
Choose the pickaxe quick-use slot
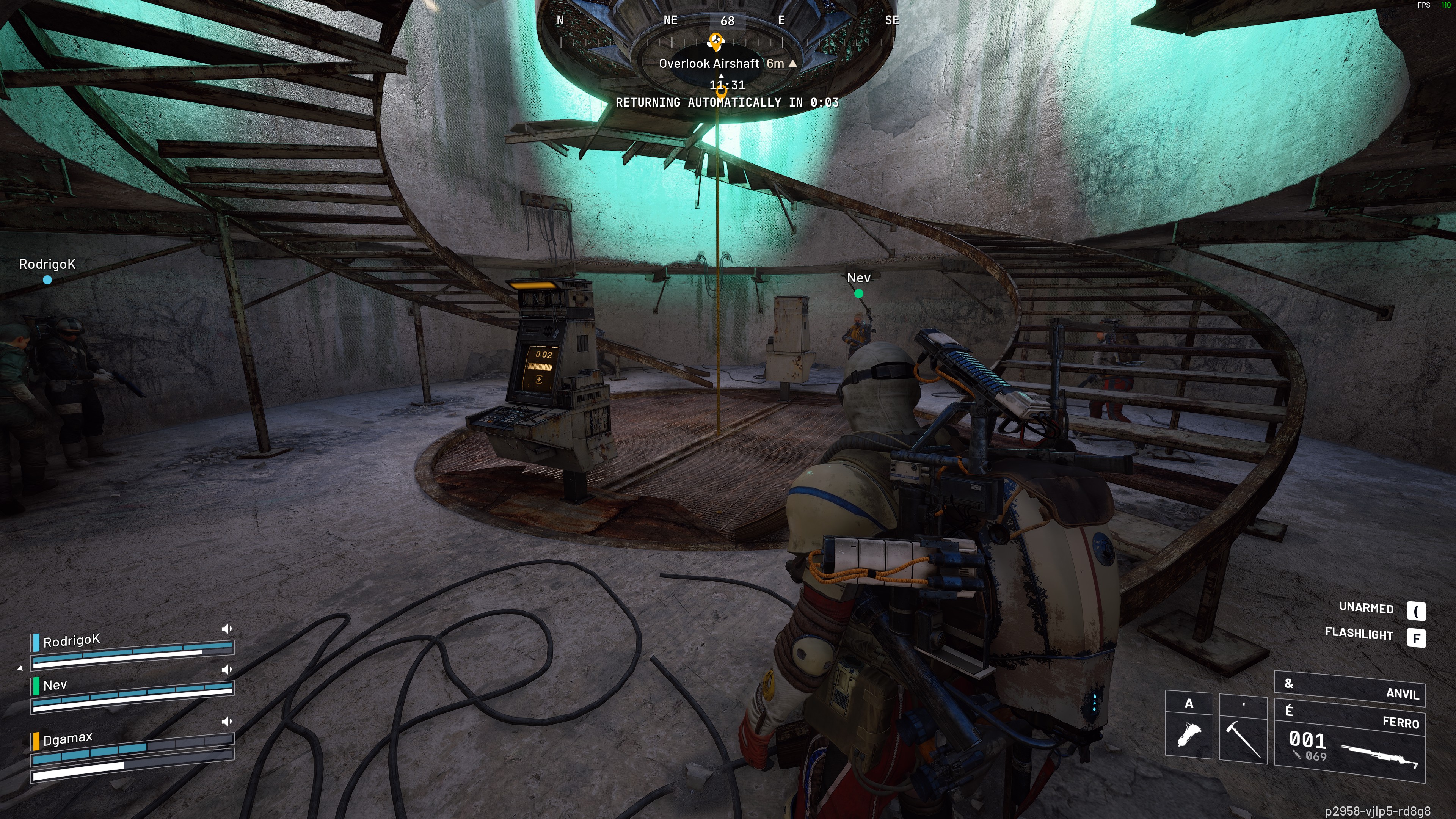(x=1243, y=730)
